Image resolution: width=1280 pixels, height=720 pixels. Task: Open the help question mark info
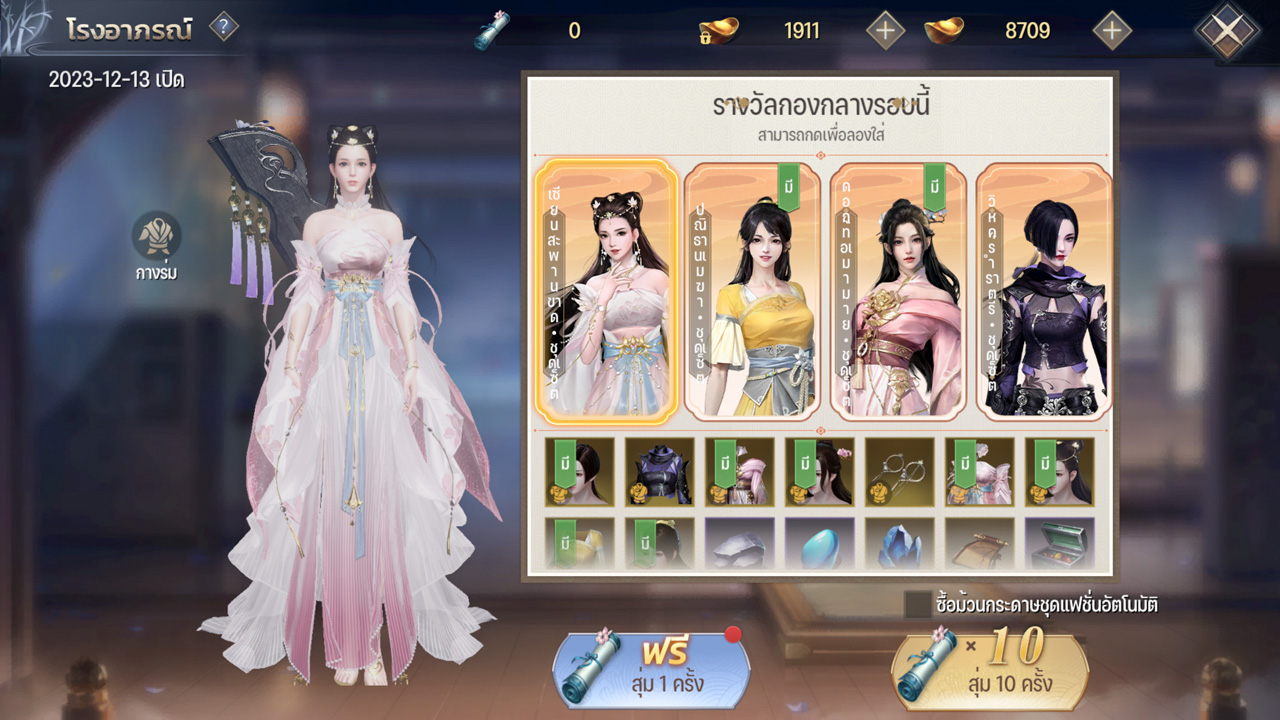pyautogui.click(x=223, y=27)
